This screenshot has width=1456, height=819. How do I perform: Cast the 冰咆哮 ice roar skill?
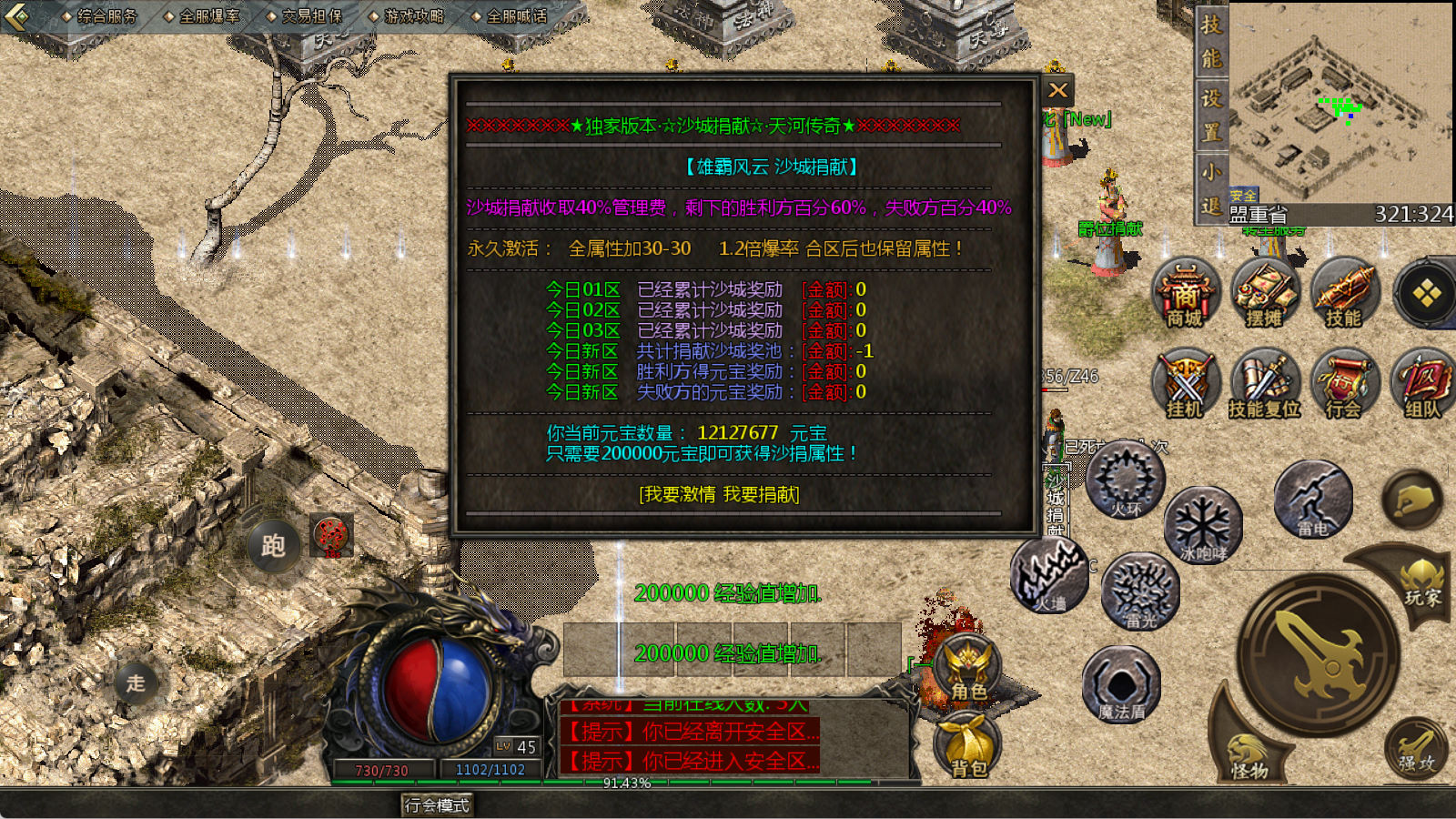pos(1203,524)
